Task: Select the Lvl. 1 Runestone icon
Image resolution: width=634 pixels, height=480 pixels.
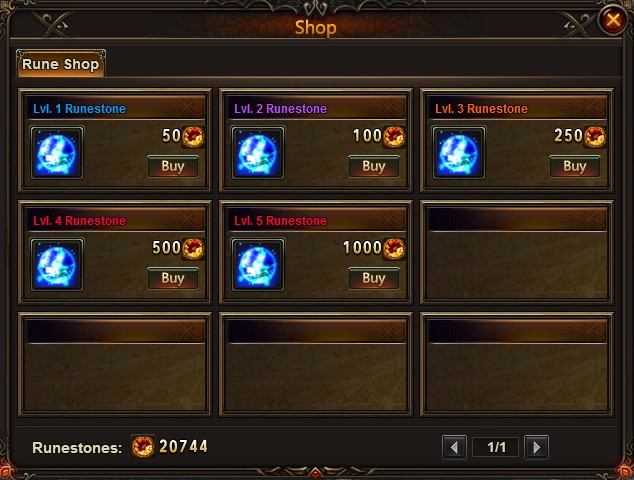Action: [57, 153]
